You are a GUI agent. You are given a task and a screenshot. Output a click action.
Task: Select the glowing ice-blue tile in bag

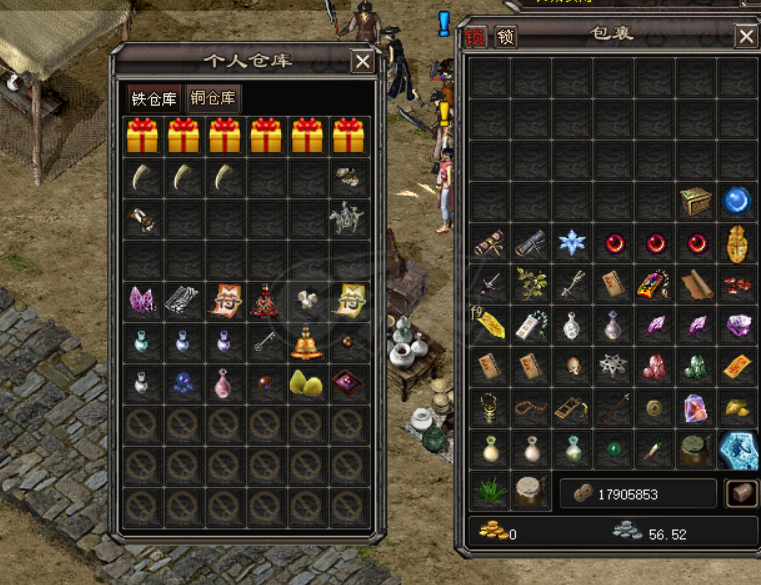(738, 449)
